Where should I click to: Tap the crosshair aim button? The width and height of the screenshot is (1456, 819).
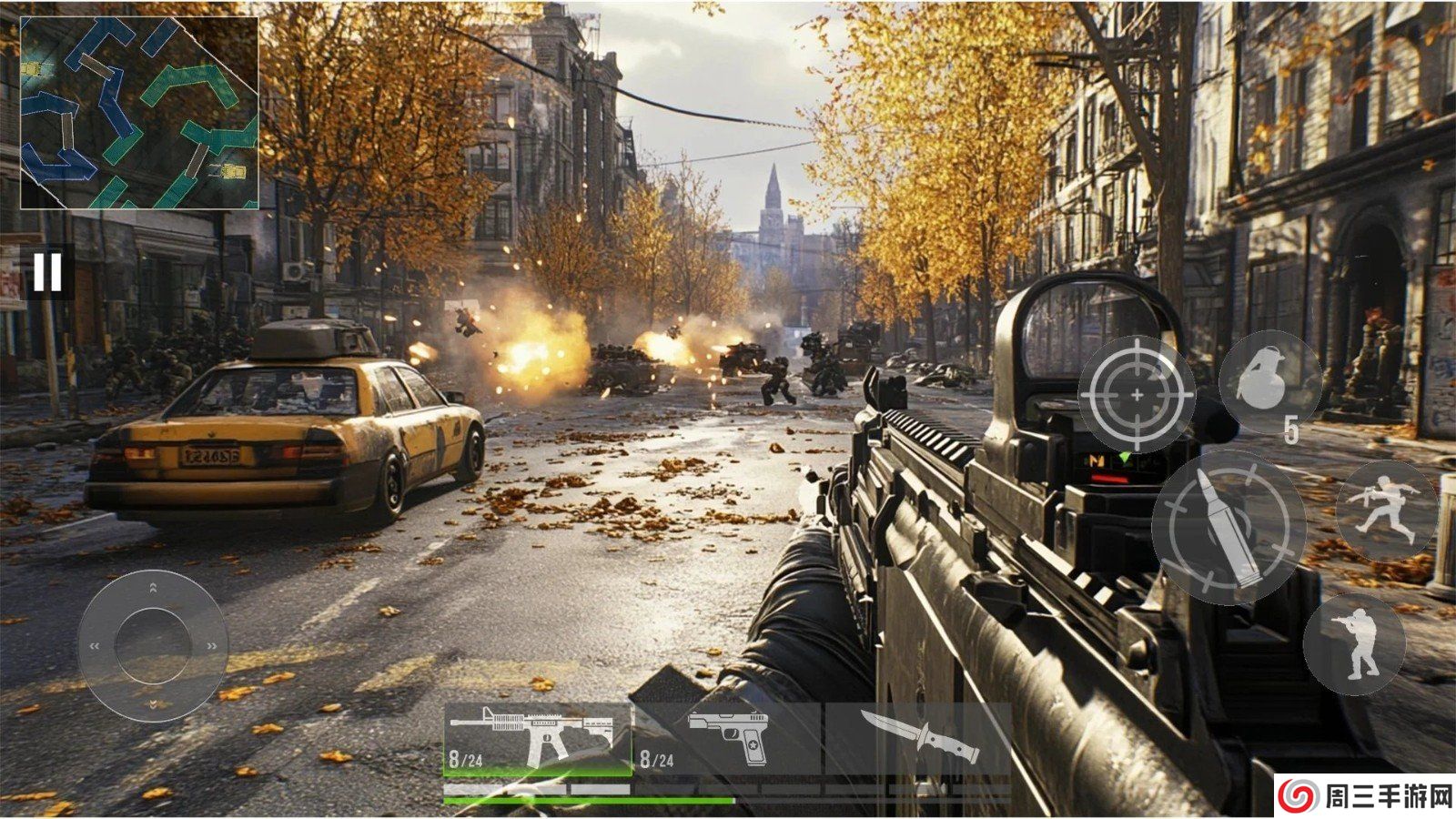pyautogui.click(x=1137, y=394)
